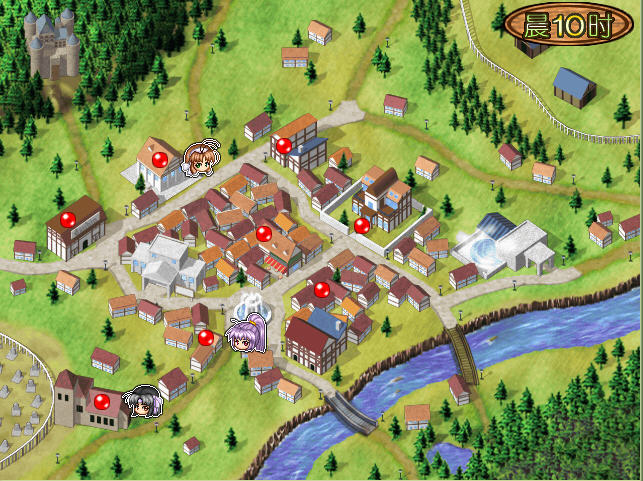The image size is (643, 481).
Task: Visit red marker on the graveyard church
Action: point(101,402)
